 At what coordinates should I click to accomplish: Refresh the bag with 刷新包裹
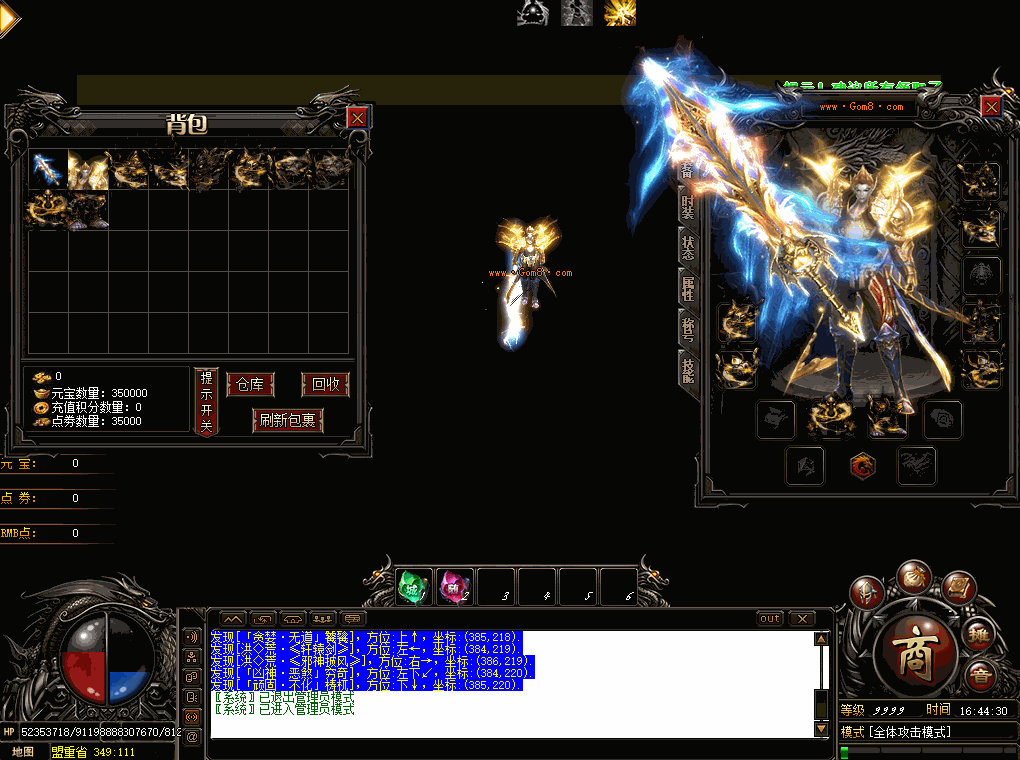tap(288, 421)
